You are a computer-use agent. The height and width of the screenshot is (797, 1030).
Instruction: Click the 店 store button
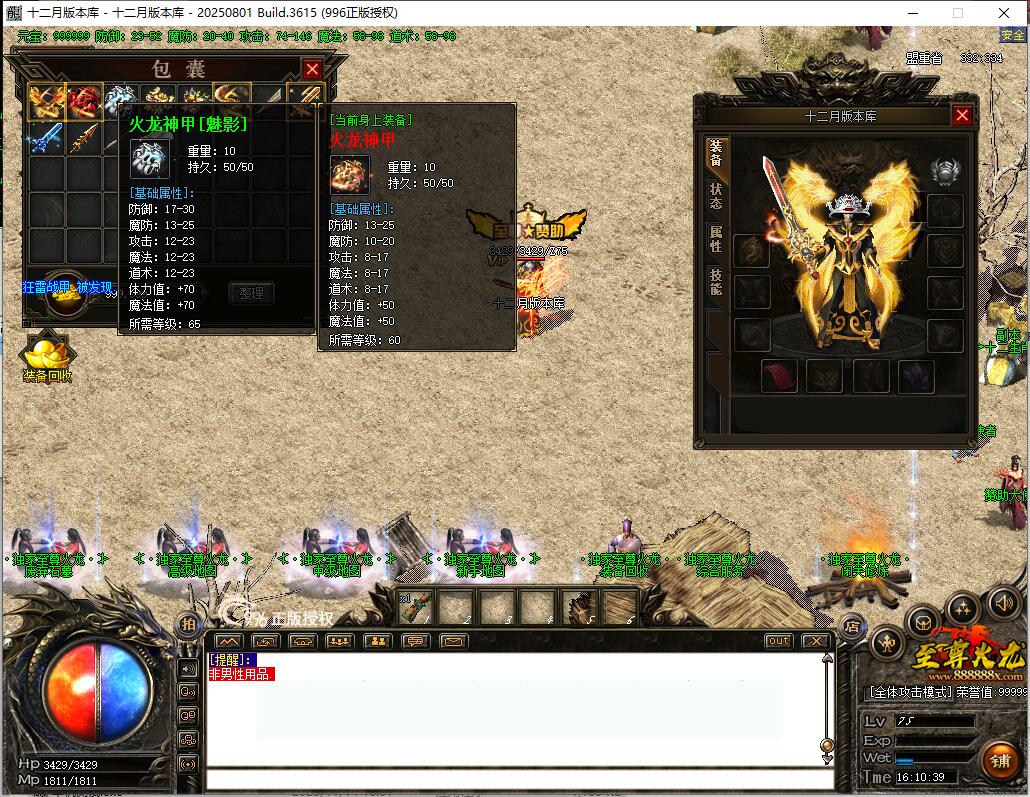pyautogui.click(x=852, y=627)
